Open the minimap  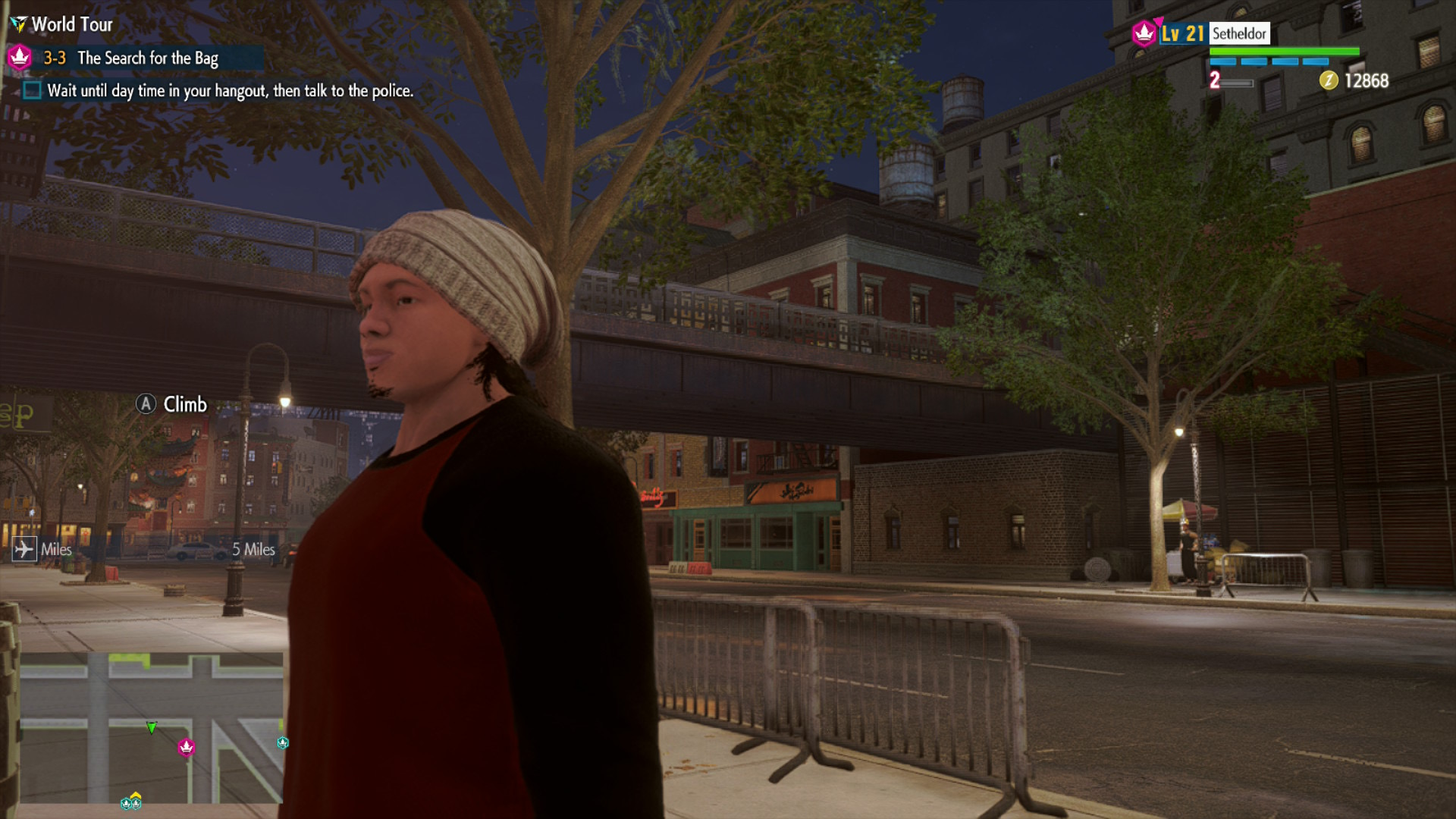pyautogui.click(x=152, y=727)
